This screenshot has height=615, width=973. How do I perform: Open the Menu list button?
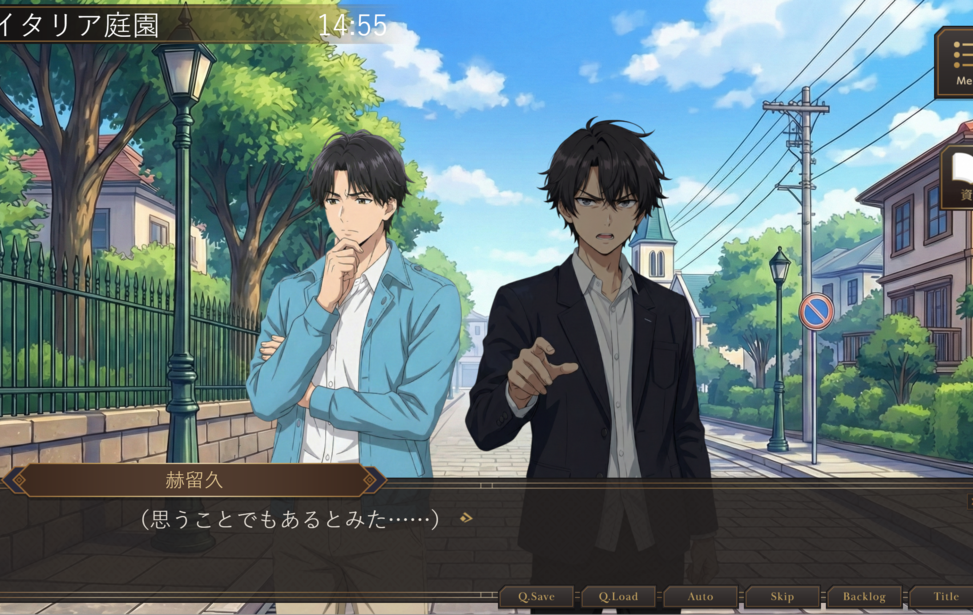(x=956, y=62)
